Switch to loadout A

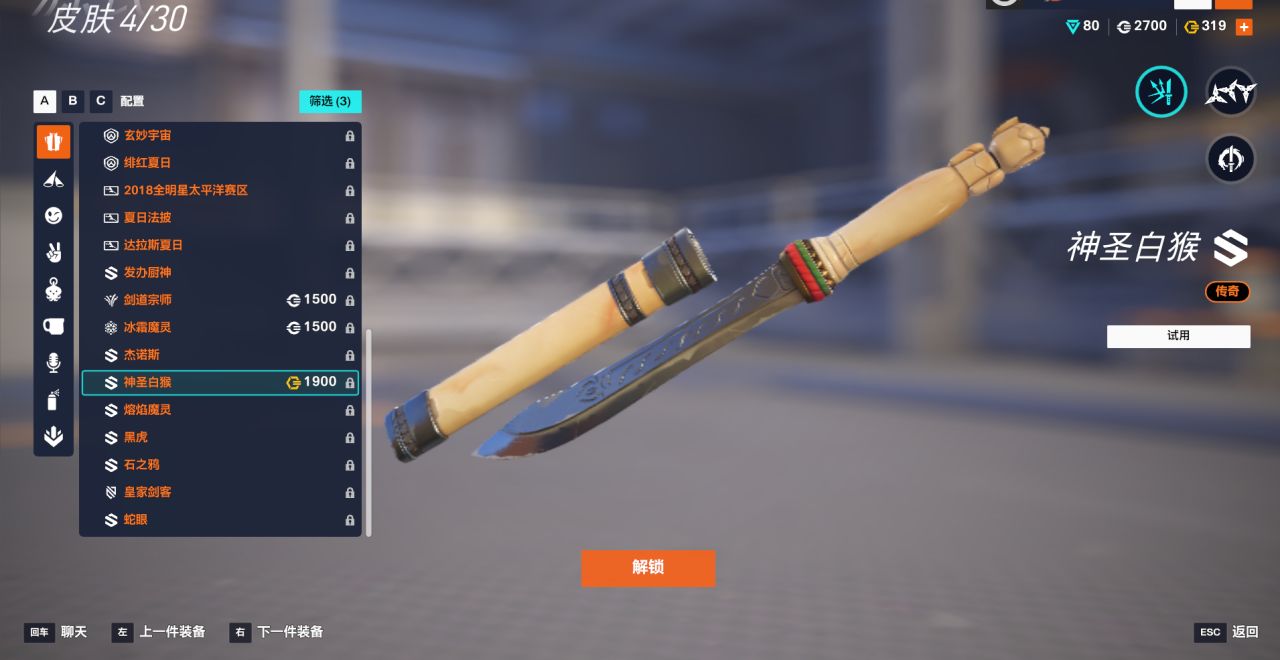click(45, 101)
